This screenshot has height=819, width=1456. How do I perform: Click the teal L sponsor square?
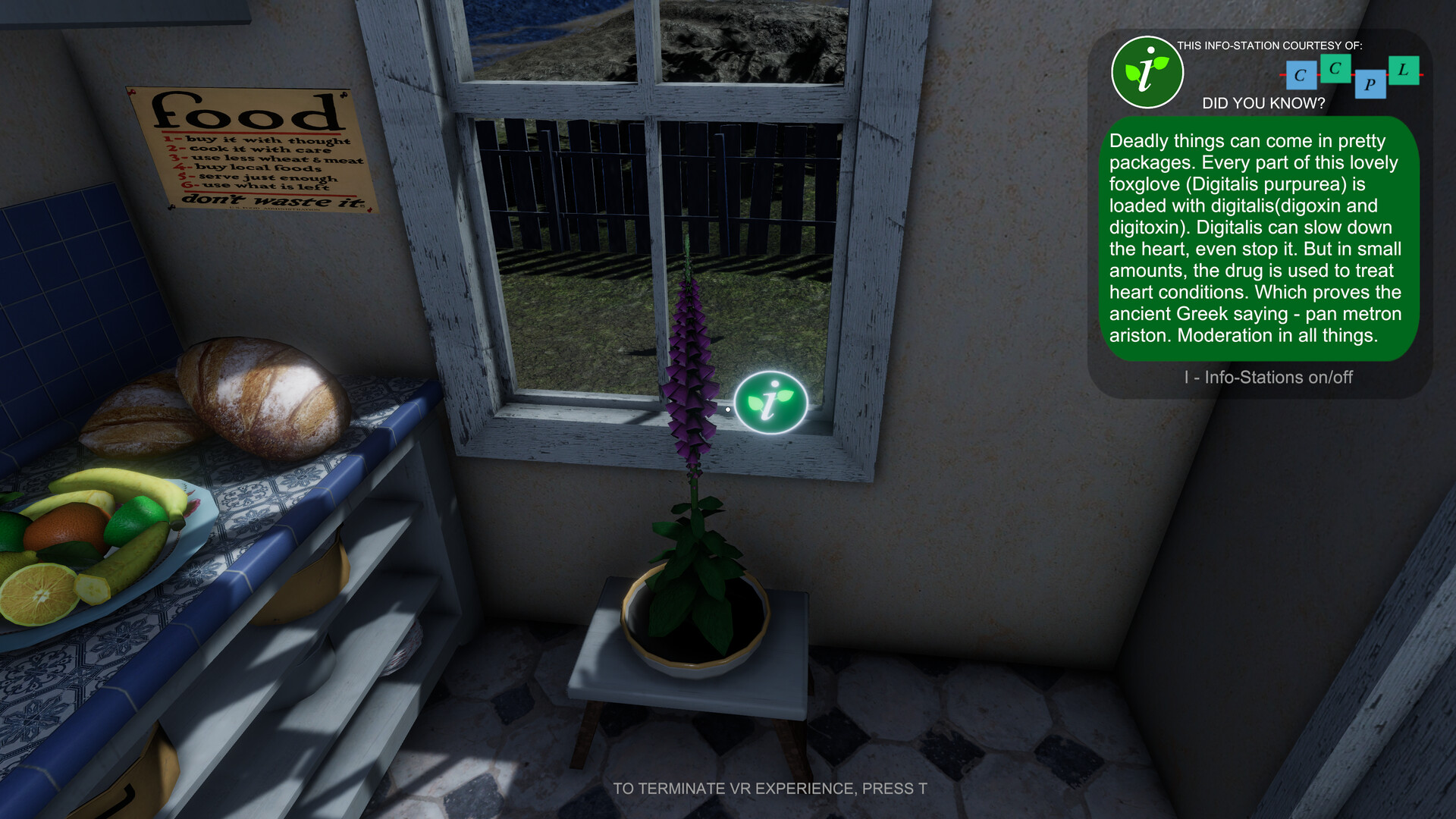[x=1404, y=70]
